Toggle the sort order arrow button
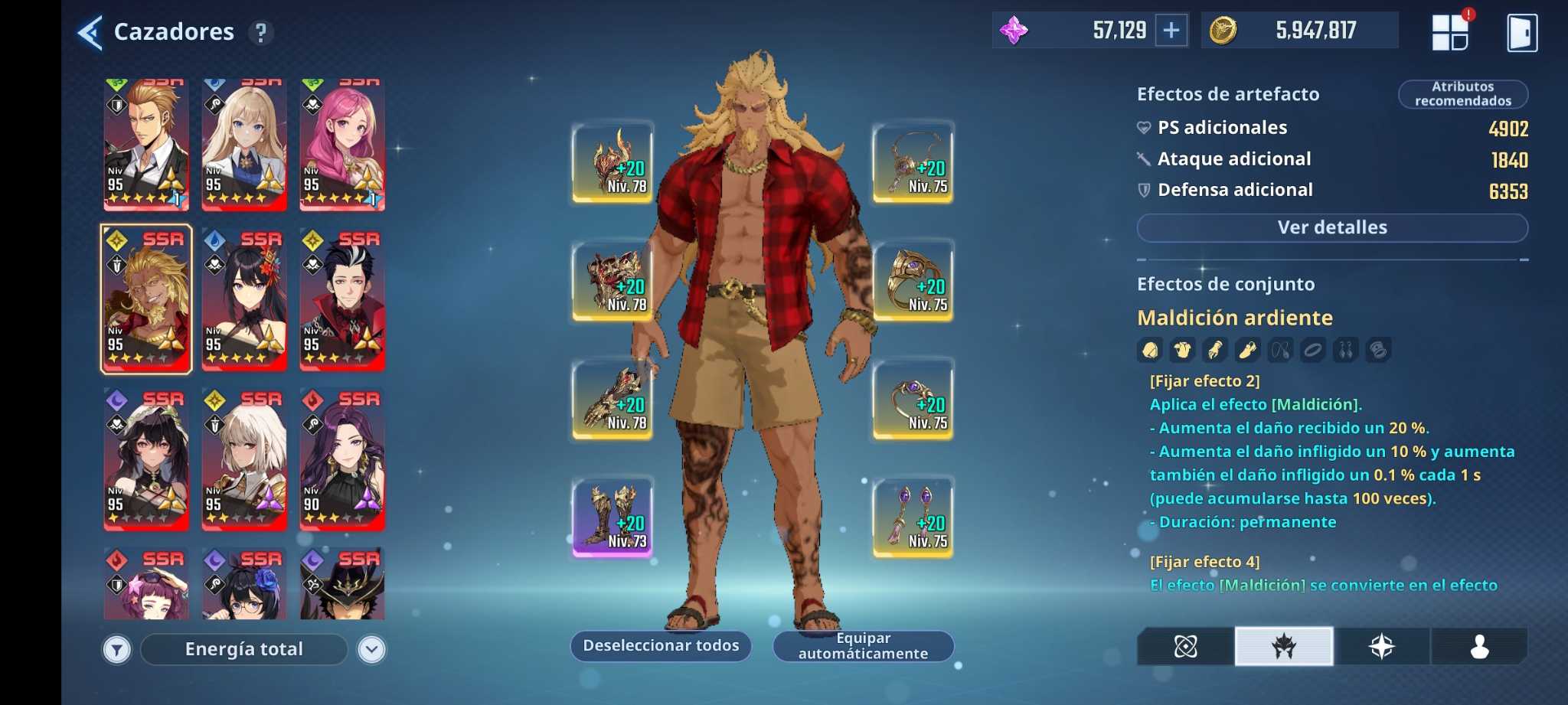Screen dimensions: 1568x705 point(372,650)
